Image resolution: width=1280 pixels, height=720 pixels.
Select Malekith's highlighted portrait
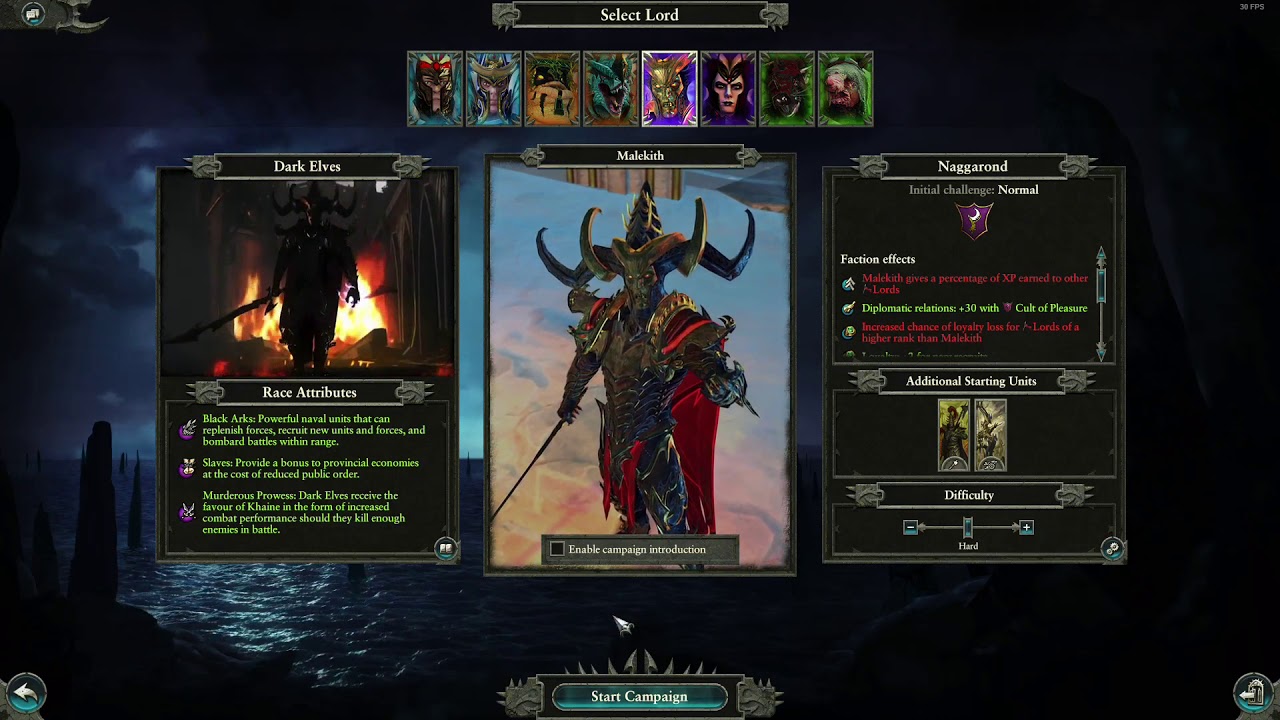tap(669, 89)
